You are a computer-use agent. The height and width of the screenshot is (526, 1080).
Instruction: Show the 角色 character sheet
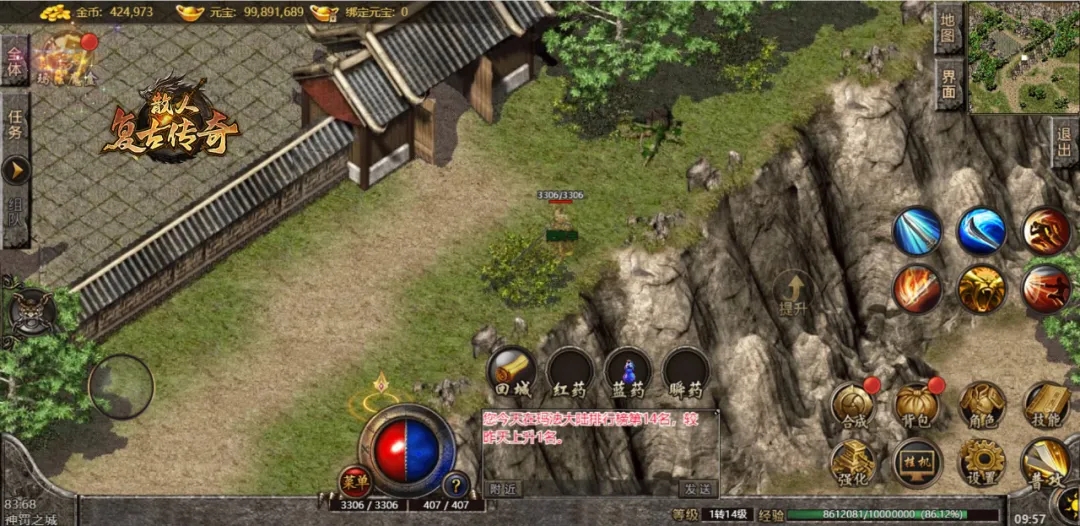click(x=982, y=405)
